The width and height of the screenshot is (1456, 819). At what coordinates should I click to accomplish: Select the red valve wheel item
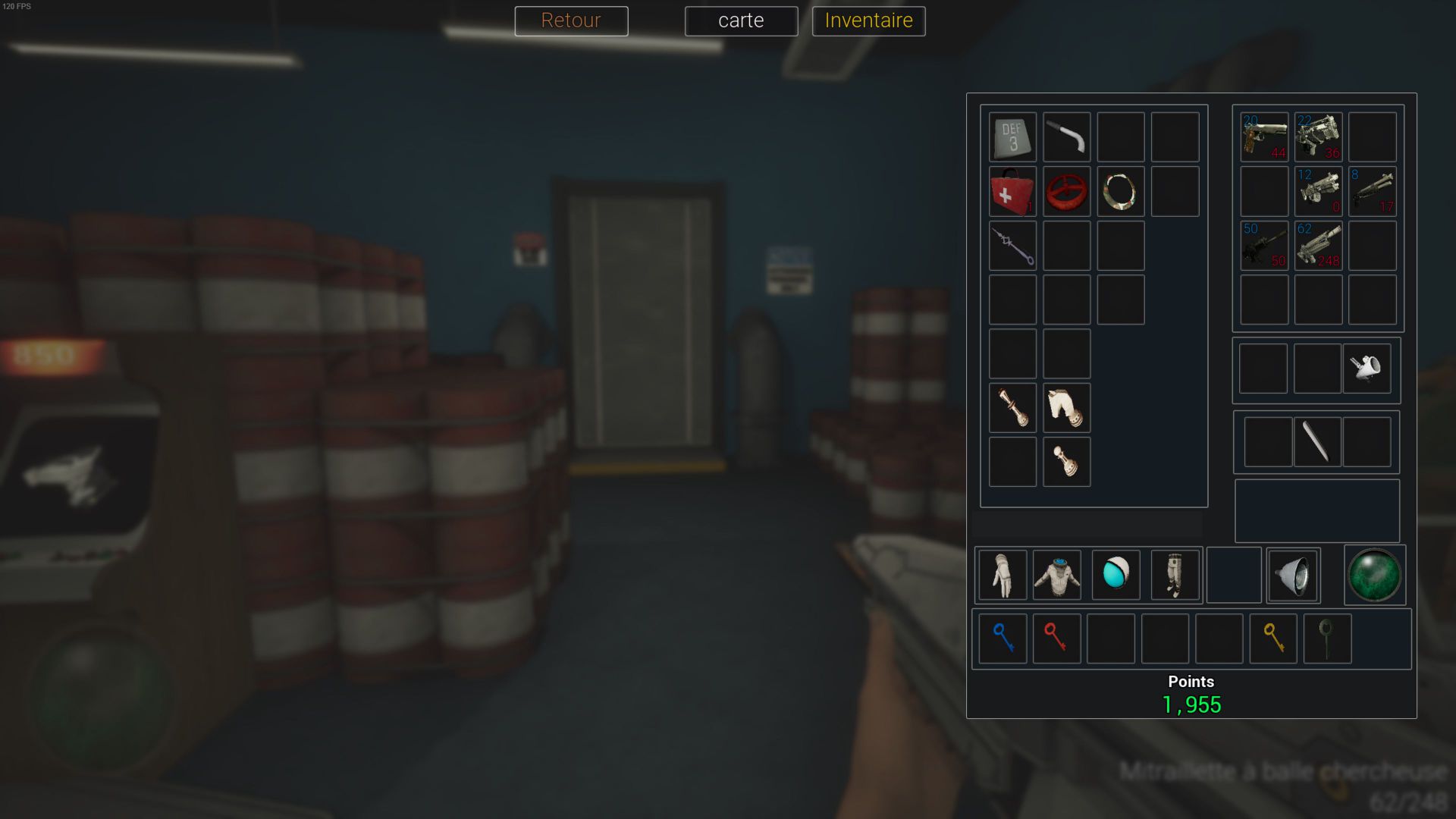[x=1066, y=192]
